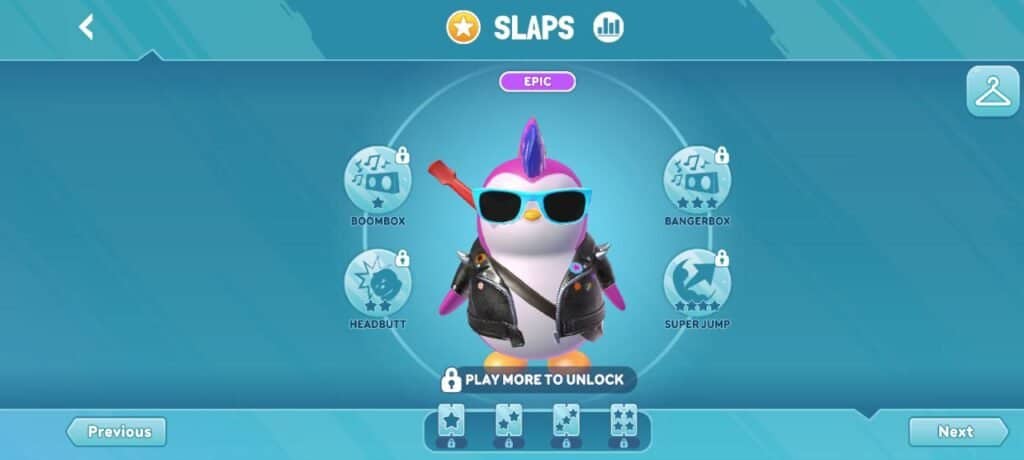This screenshot has width=1024, height=460.
Task: Show the Previous character
Action: (117, 432)
